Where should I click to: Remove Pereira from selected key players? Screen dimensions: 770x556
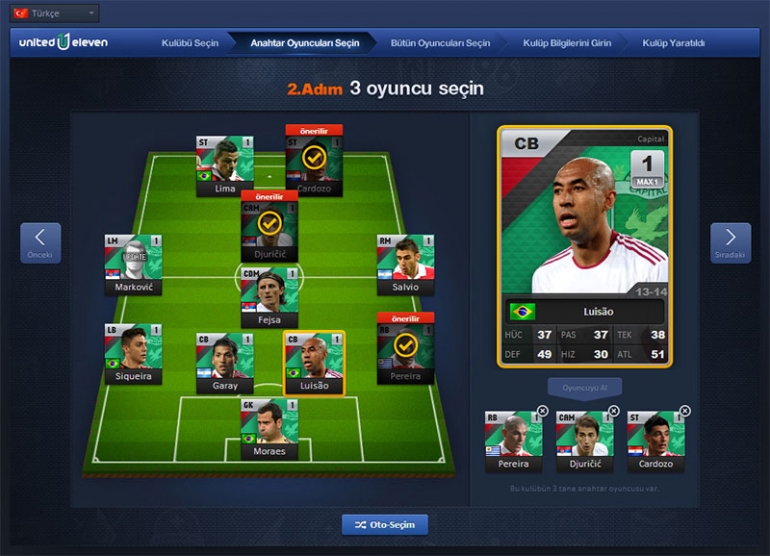coord(543,411)
